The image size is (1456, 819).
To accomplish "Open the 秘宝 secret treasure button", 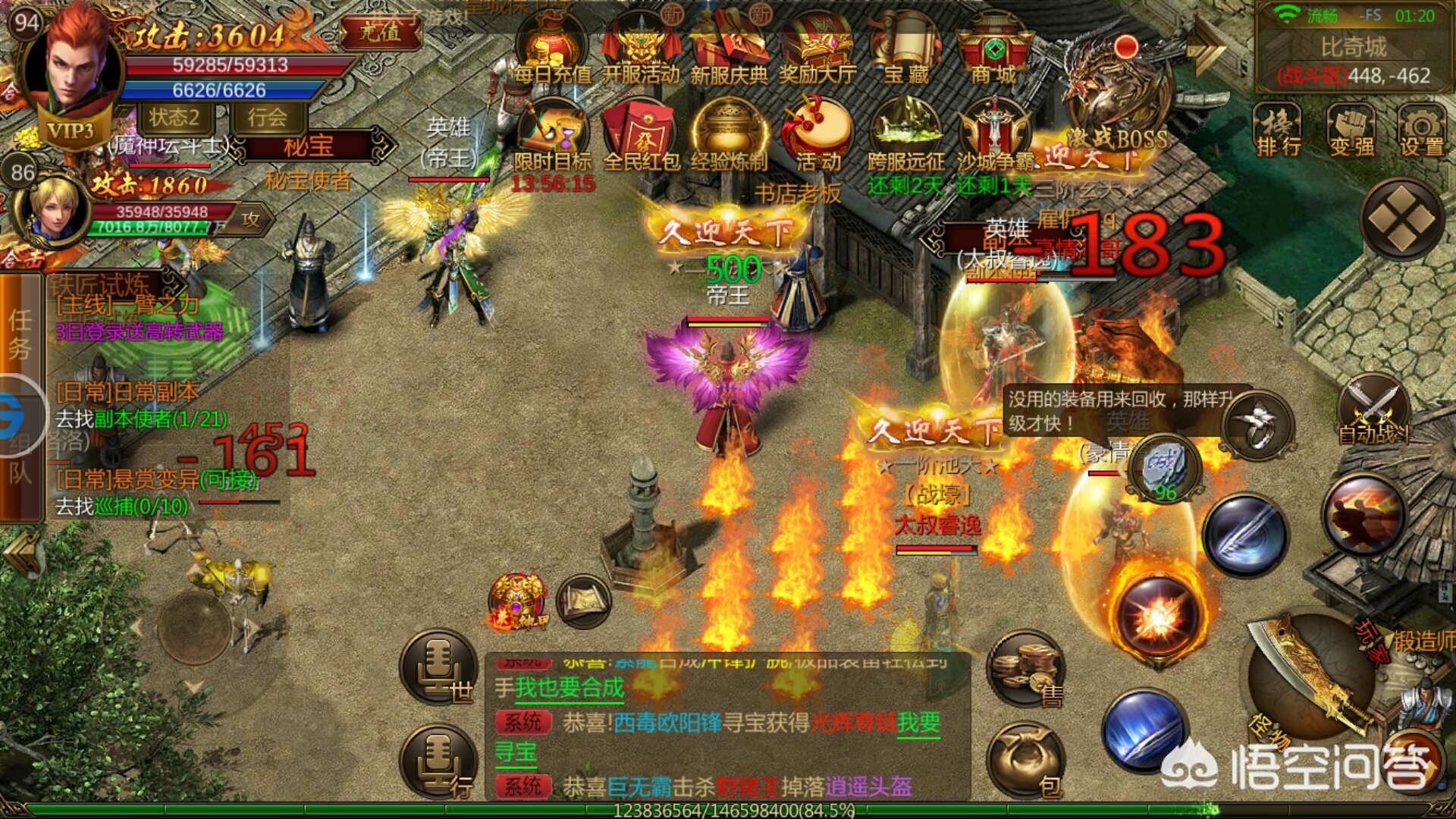I will [309, 146].
